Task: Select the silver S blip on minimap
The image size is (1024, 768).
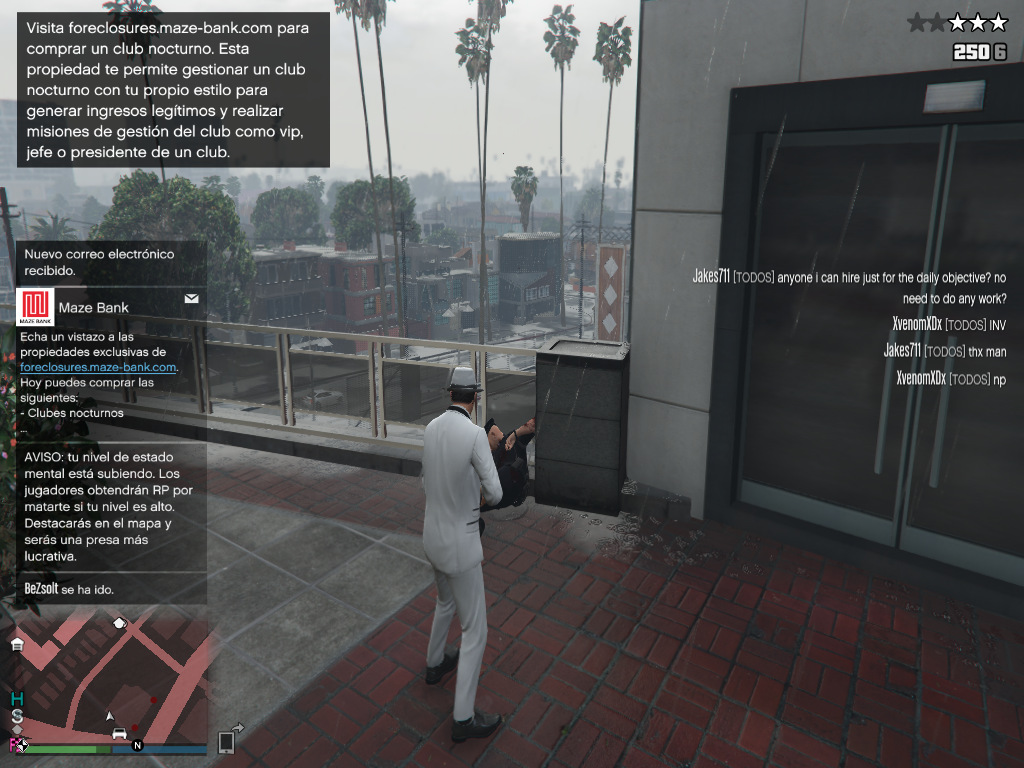Action: (17, 718)
